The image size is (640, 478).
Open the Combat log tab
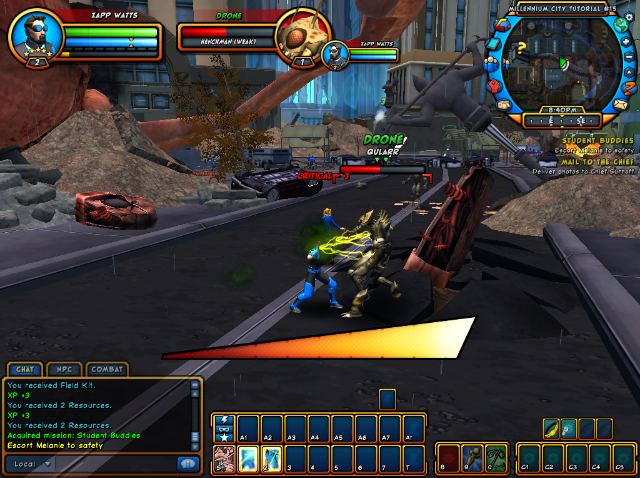pyautogui.click(x=107, y=369)
